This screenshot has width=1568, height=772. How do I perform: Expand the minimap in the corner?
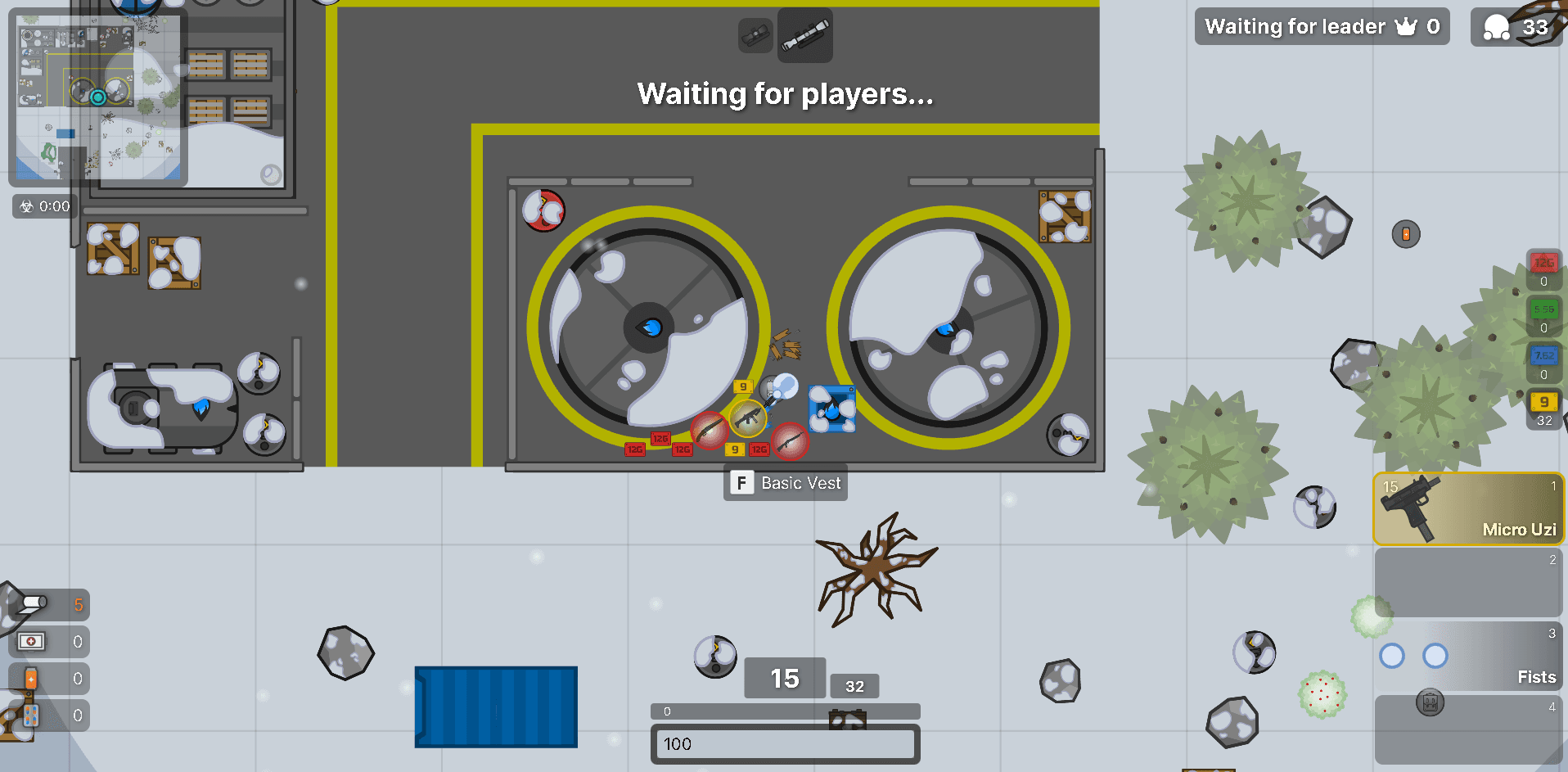coord(97,98)
